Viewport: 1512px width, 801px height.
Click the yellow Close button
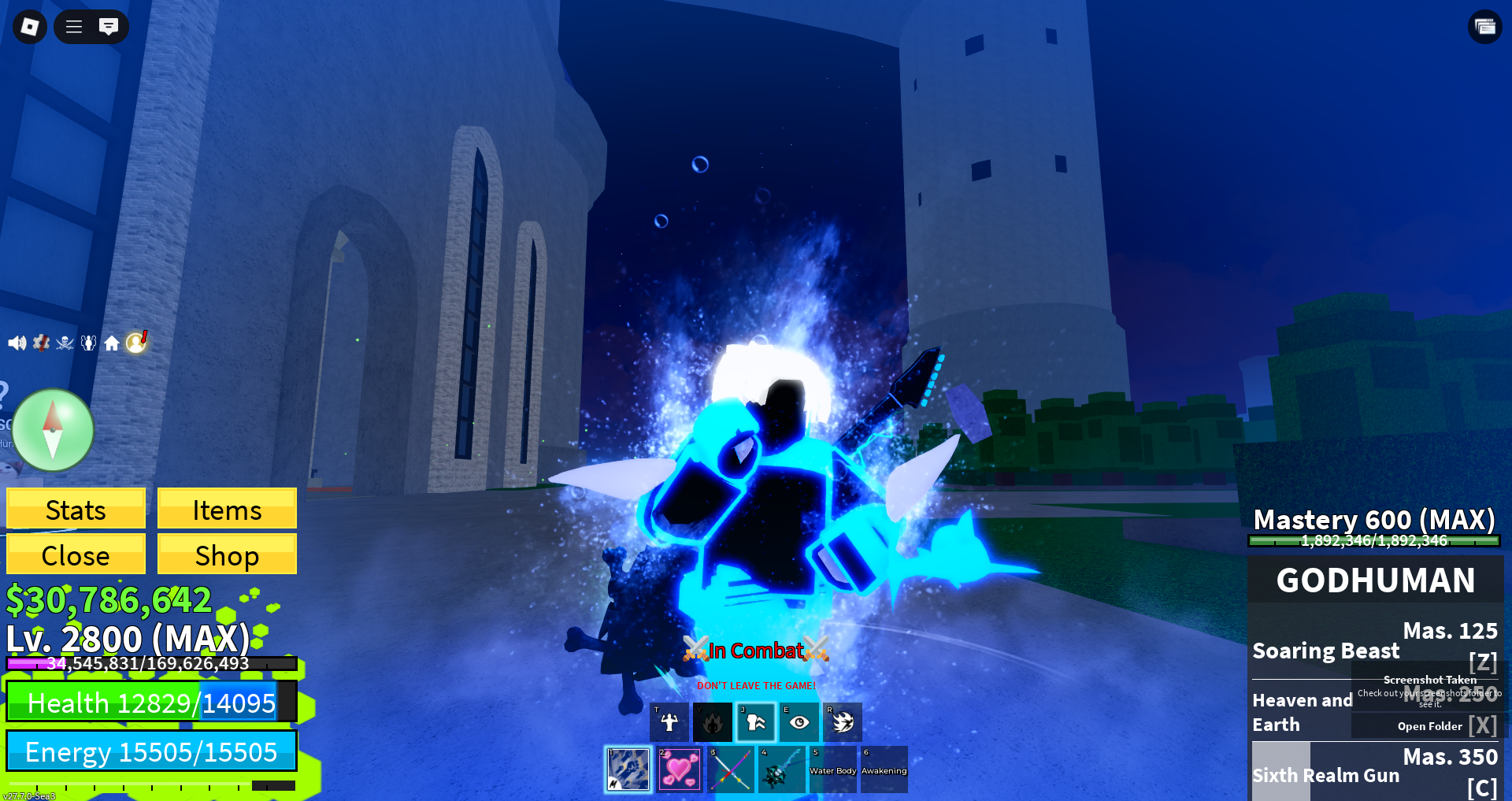pyautogui.click(x=76, y=554)
